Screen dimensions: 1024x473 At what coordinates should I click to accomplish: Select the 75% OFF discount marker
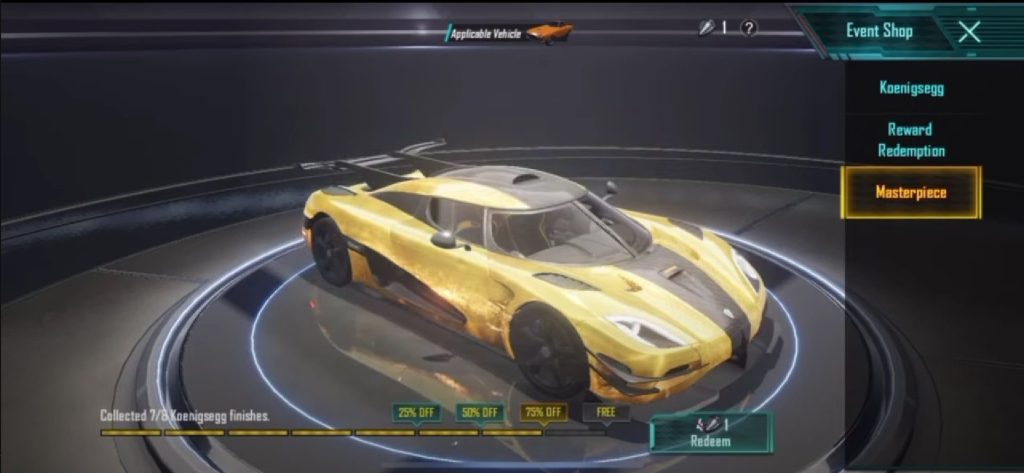click(543, 412)
